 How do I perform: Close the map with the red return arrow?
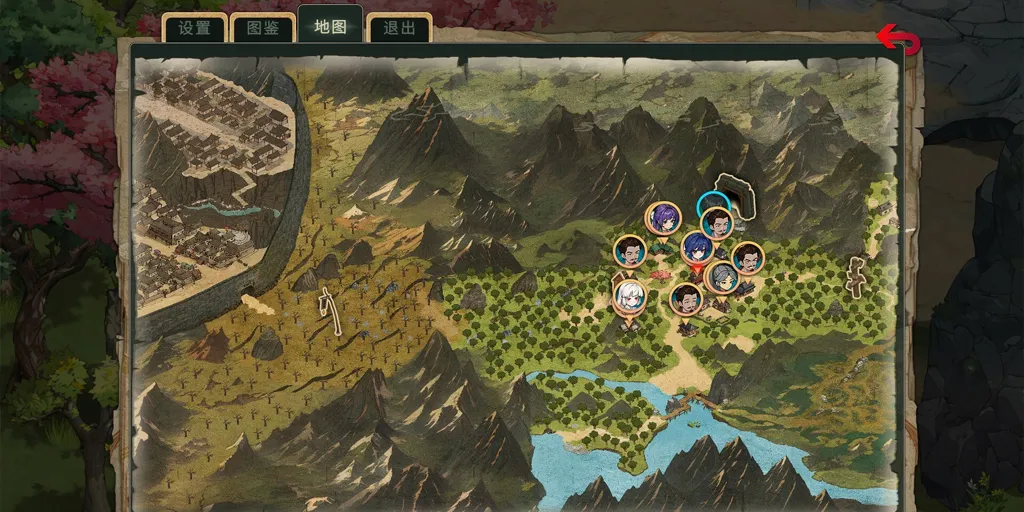(897, 40)
